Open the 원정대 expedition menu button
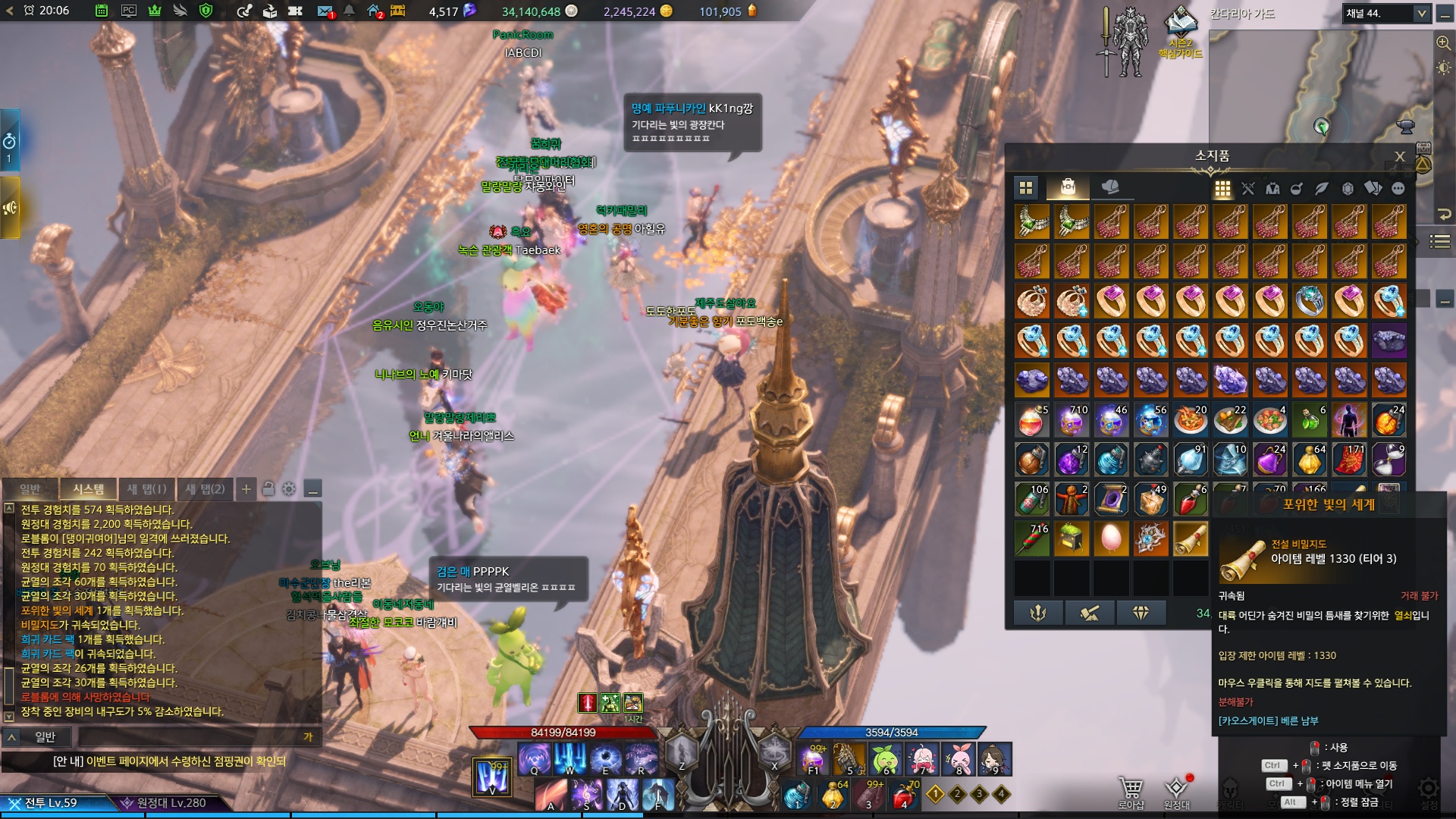This screenshot has height=819, width=1456. (1176, 792)
